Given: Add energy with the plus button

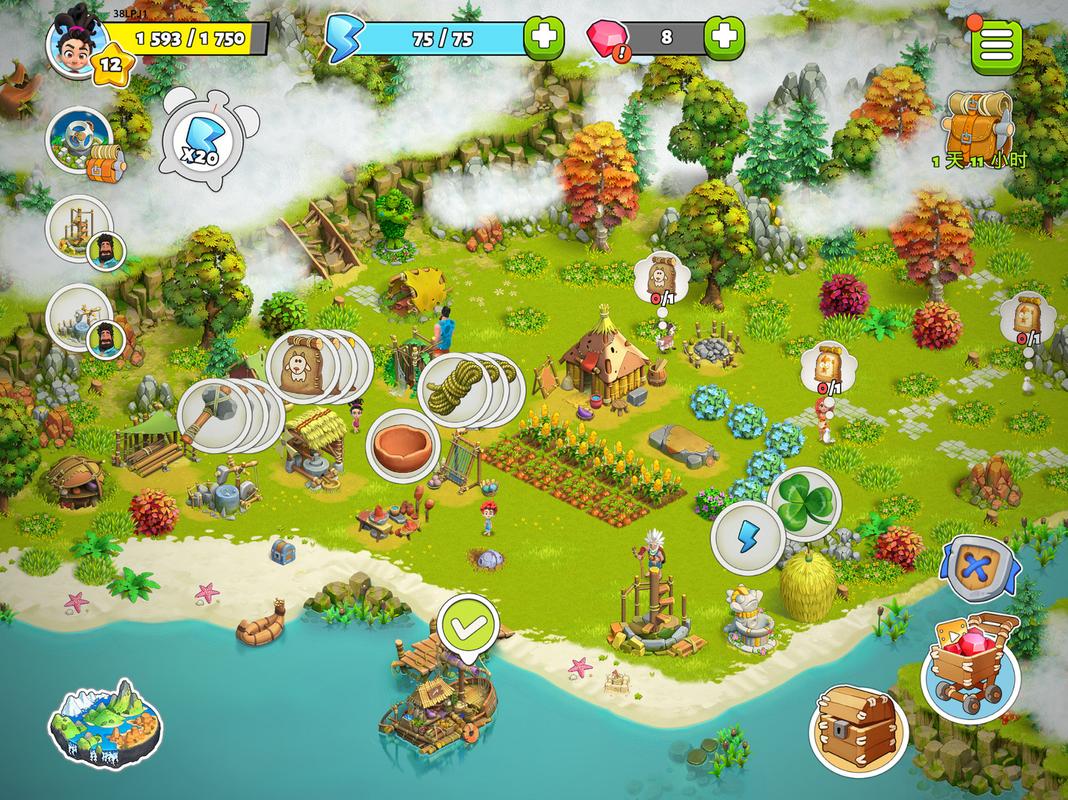Looking at the screenshot, I should (x=543, y=39).
